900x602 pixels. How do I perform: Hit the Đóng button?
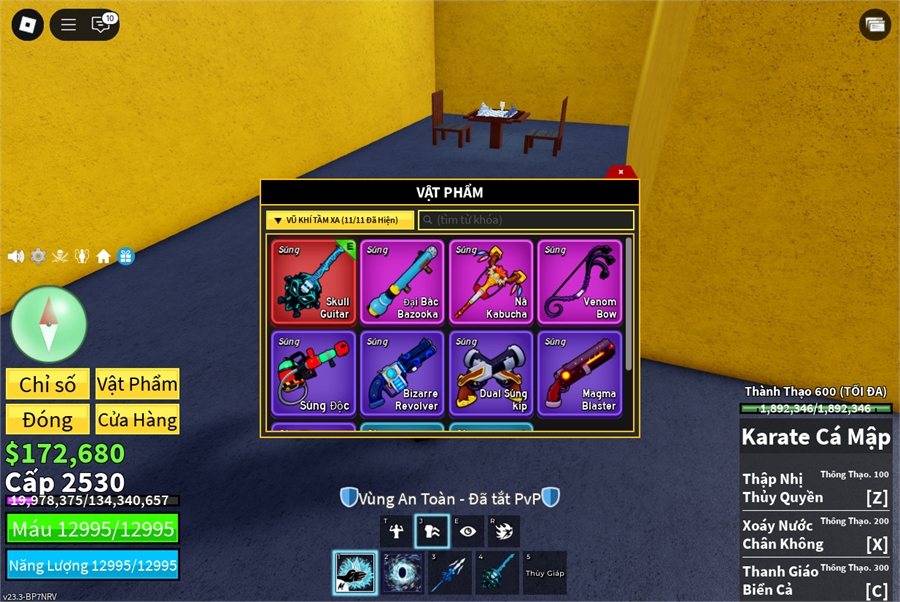(x=48, y=419)
